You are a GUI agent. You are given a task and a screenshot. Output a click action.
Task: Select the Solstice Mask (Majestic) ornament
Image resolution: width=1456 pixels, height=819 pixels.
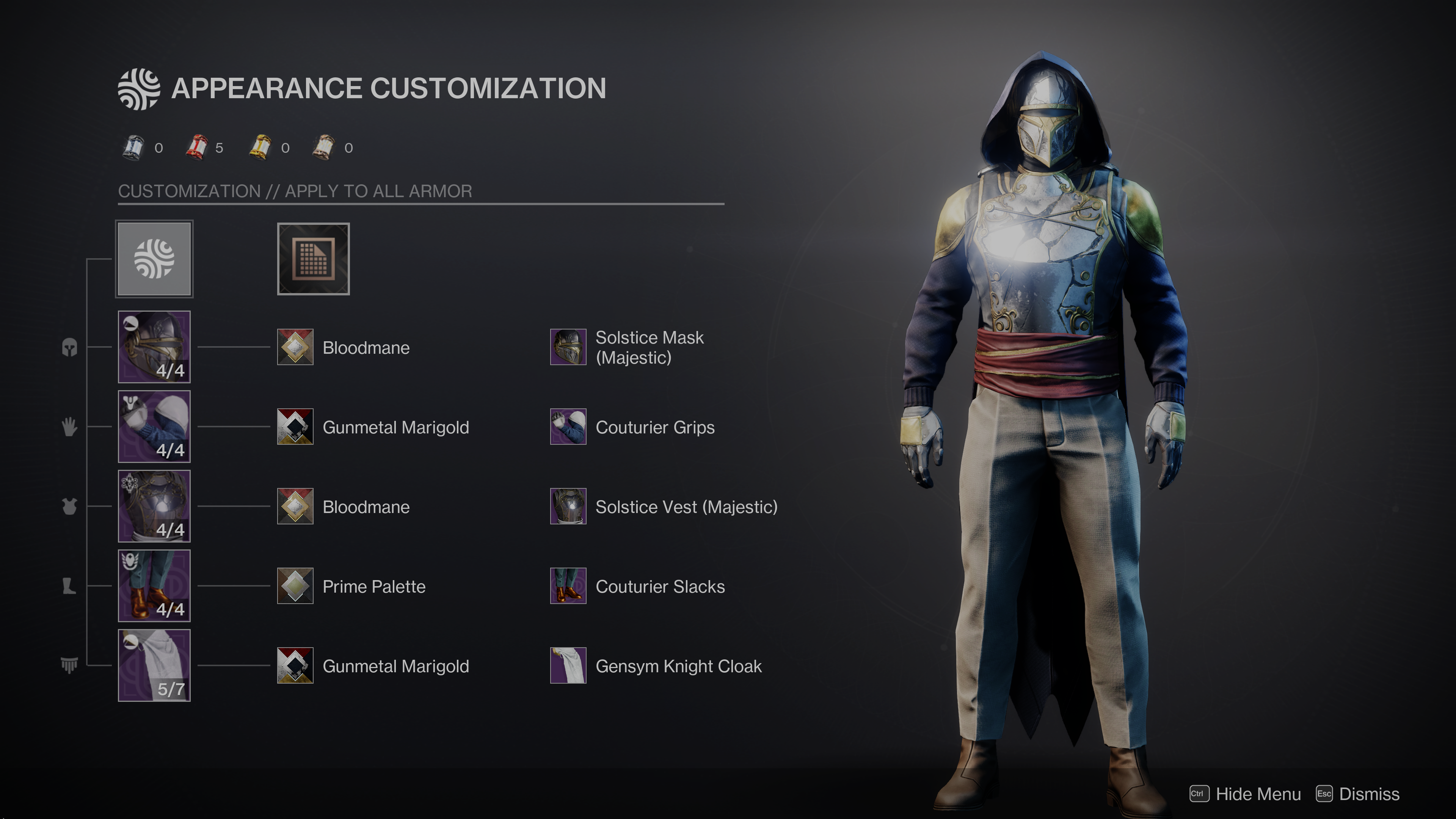coord(568,347)
